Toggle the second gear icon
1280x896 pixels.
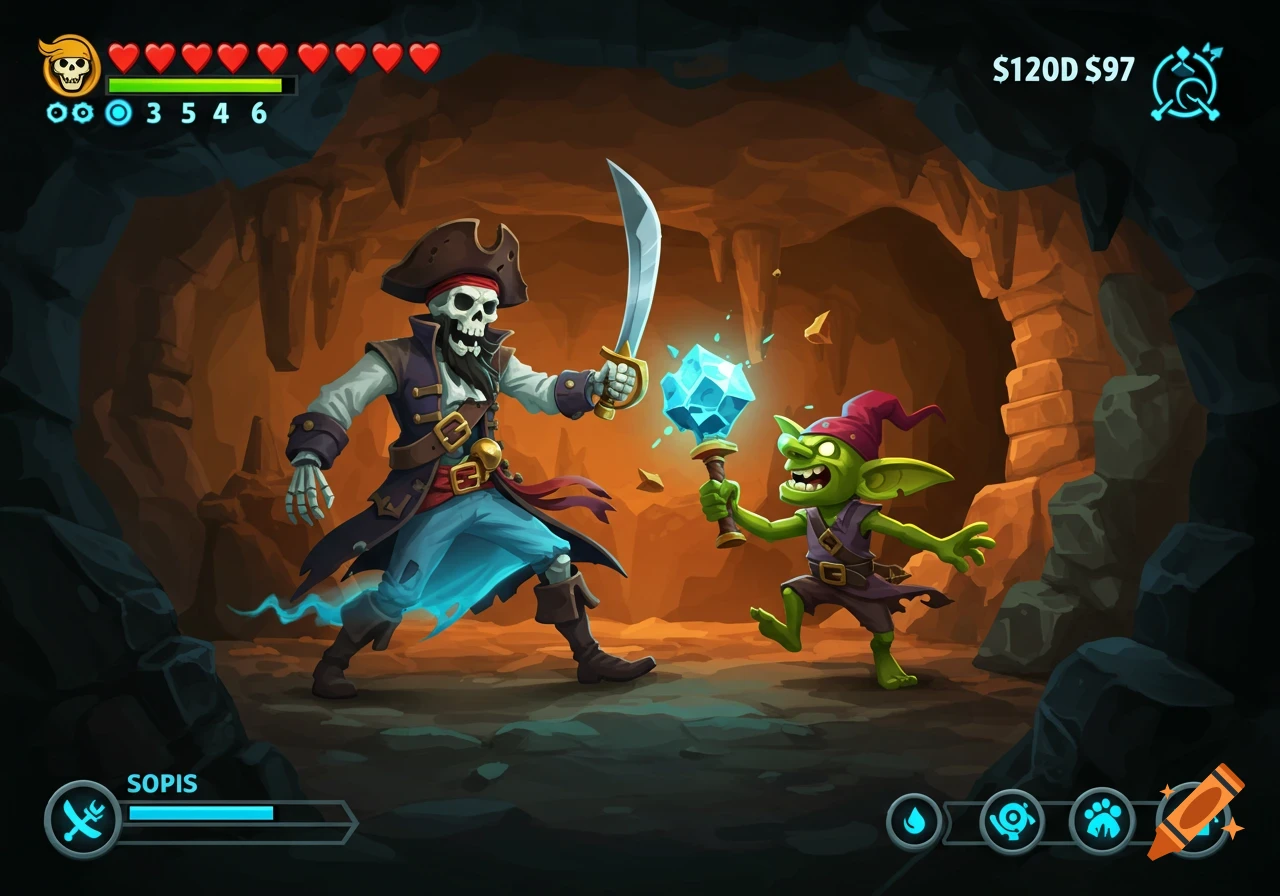(x=80, y=113)
